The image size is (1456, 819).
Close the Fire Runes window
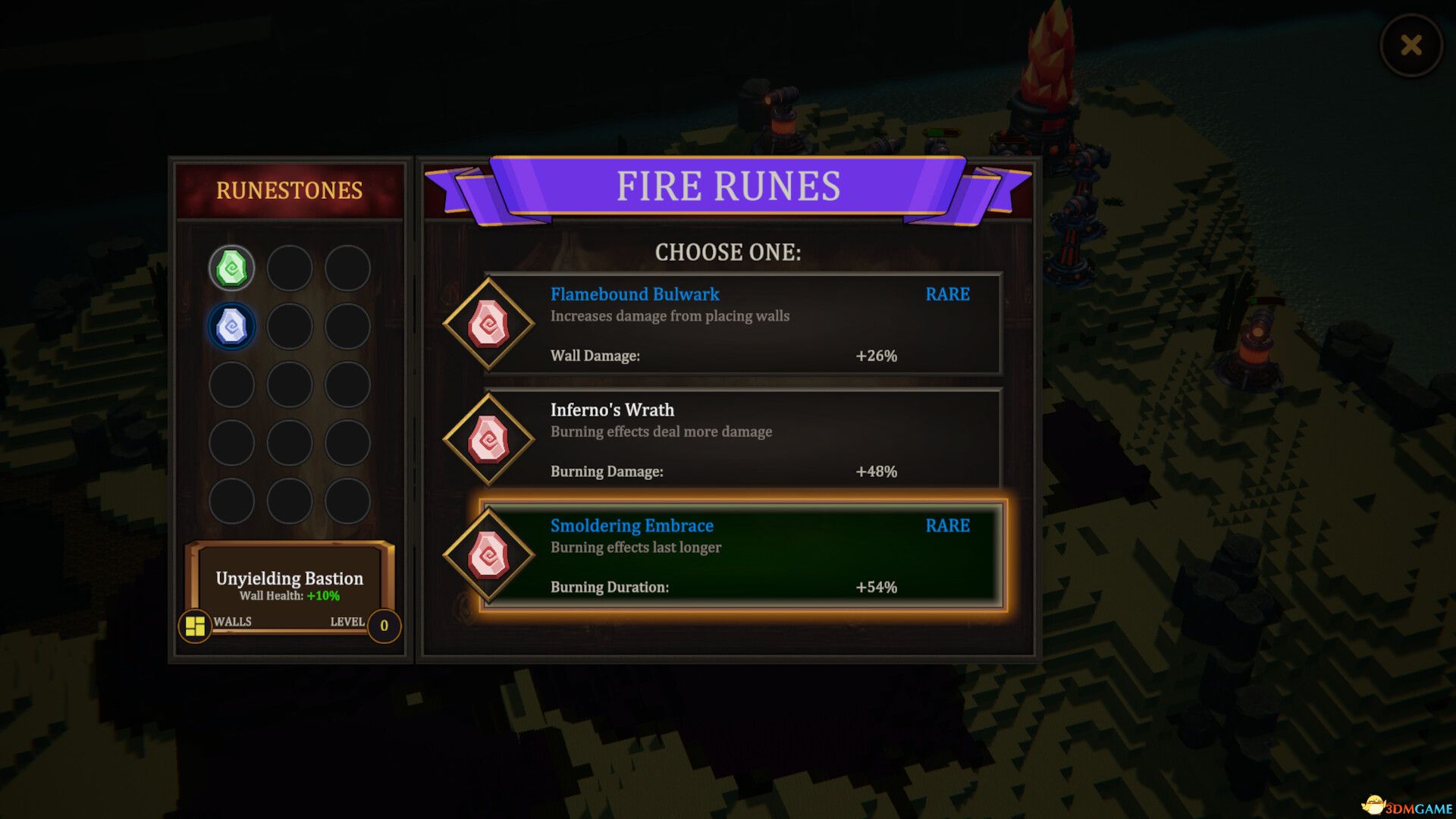[1410, 45]
